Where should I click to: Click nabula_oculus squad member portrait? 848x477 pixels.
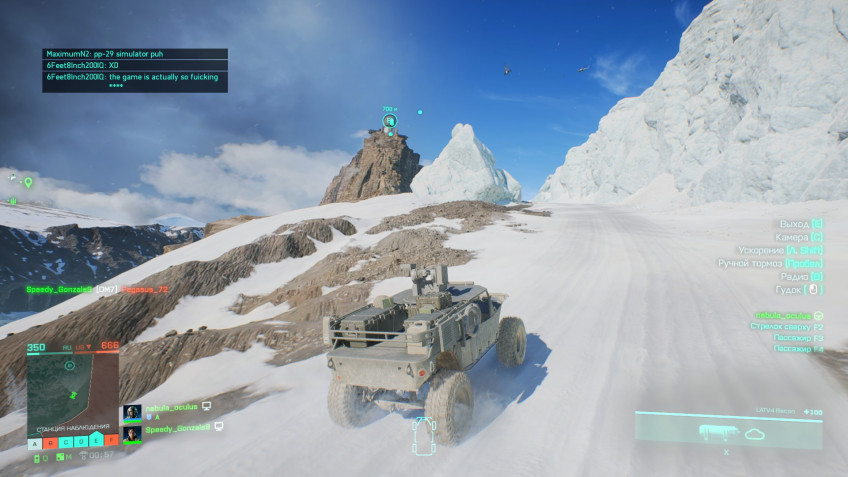(x=132, y=411)
